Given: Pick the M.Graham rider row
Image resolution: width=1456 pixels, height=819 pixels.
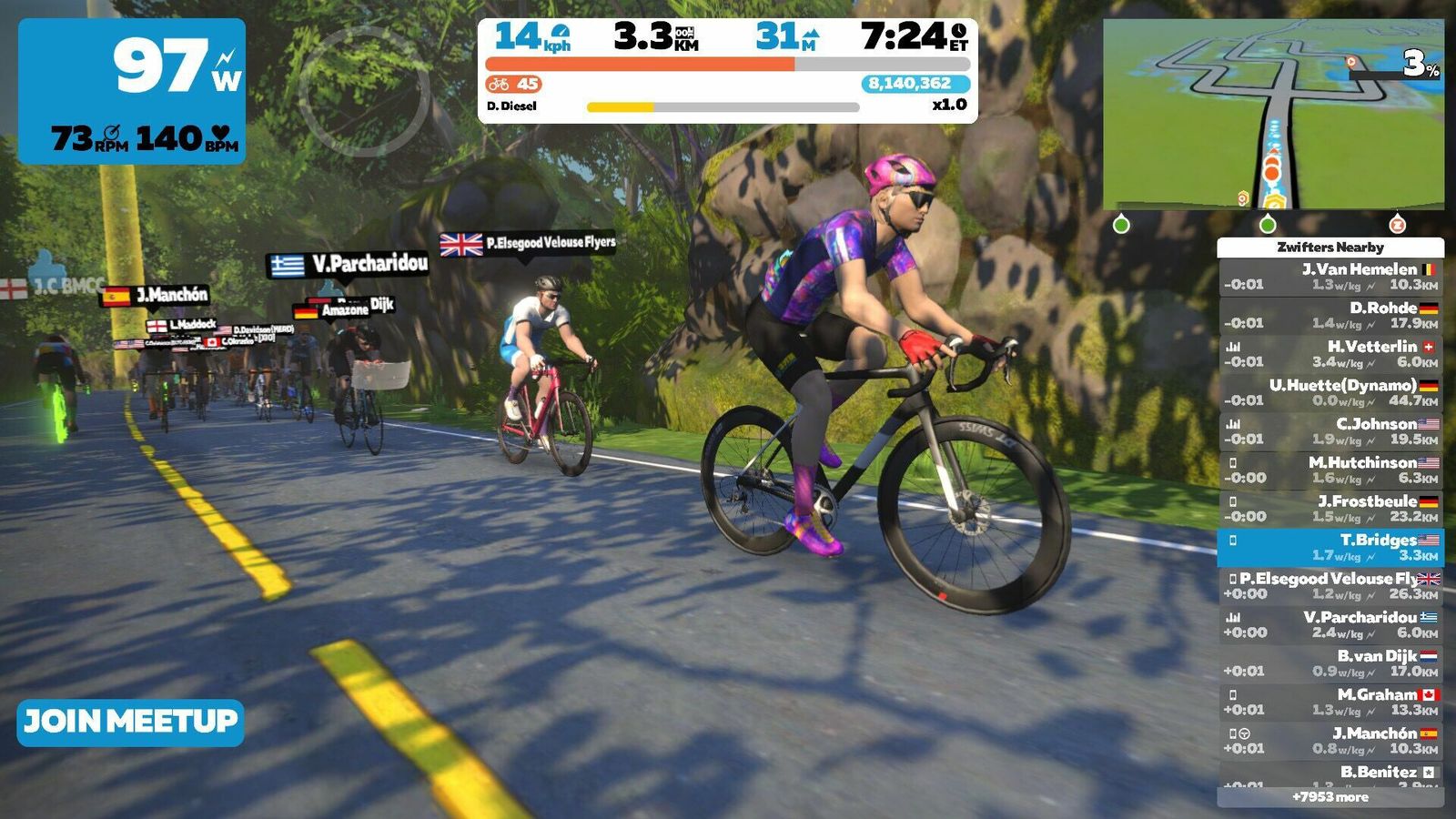Looking at the screenshot, I should pyautogui.click(x=1330, y=703).
